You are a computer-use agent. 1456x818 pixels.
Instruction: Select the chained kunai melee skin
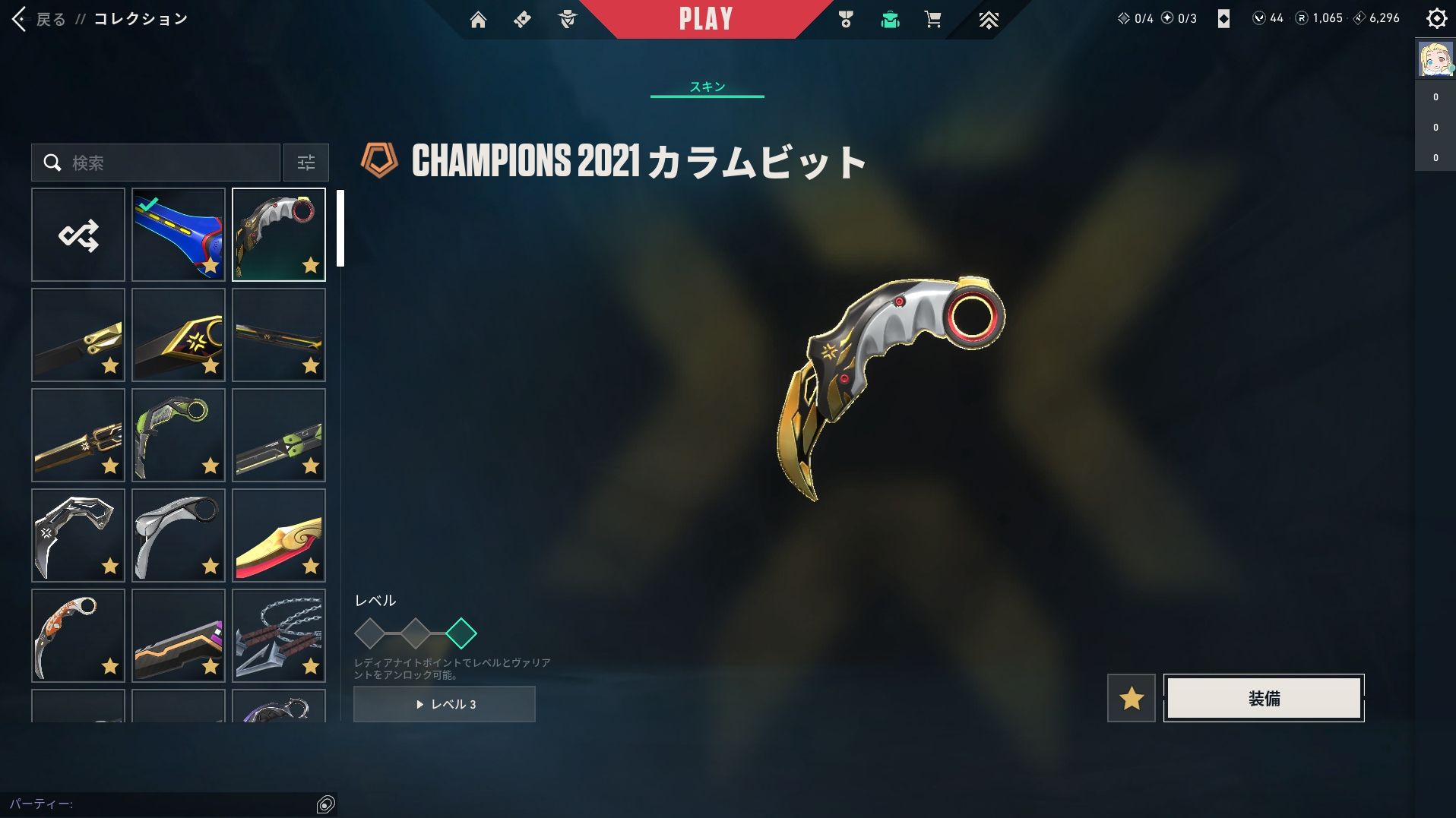pyautogui.click(x=279, y=636)
